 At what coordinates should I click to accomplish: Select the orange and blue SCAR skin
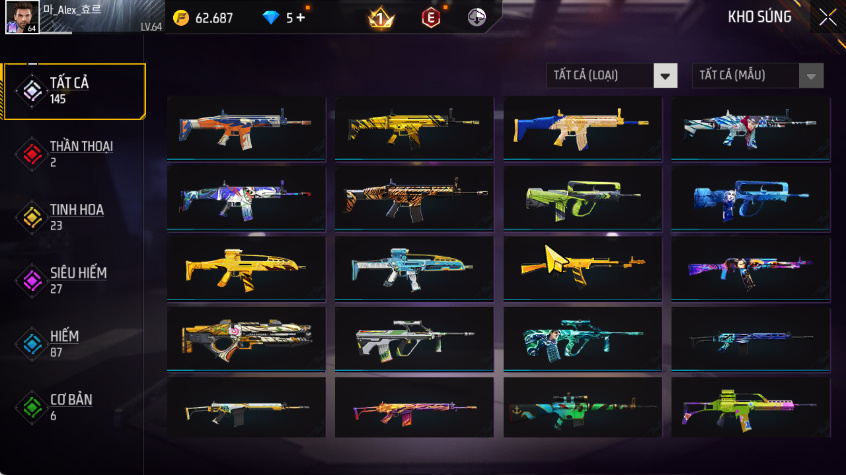coord(246,127)
